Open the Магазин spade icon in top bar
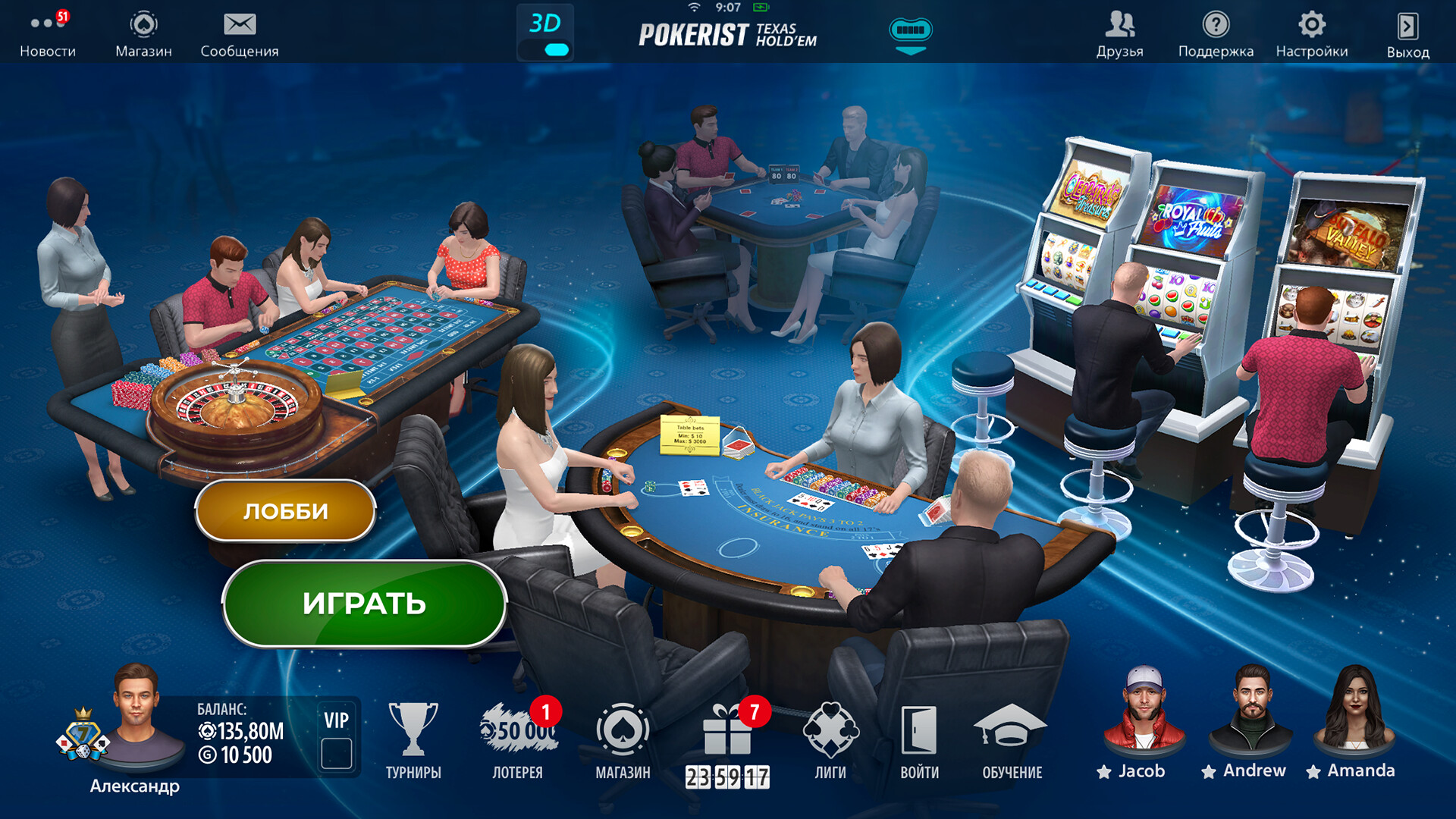The width and height of the screenshot is (1456, 819). (144, 25)
